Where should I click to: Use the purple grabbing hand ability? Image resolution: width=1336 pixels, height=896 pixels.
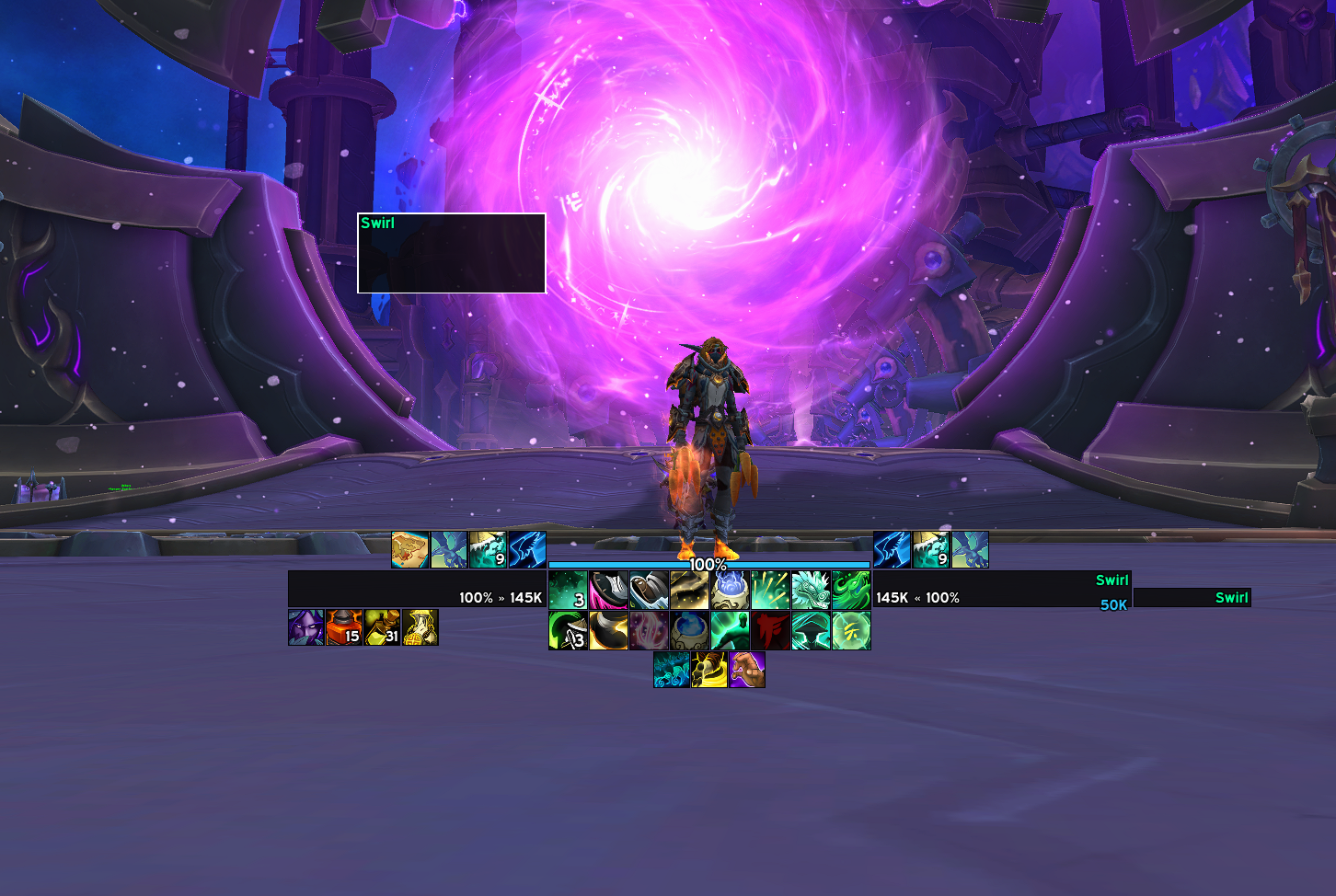tap(747, 671)
